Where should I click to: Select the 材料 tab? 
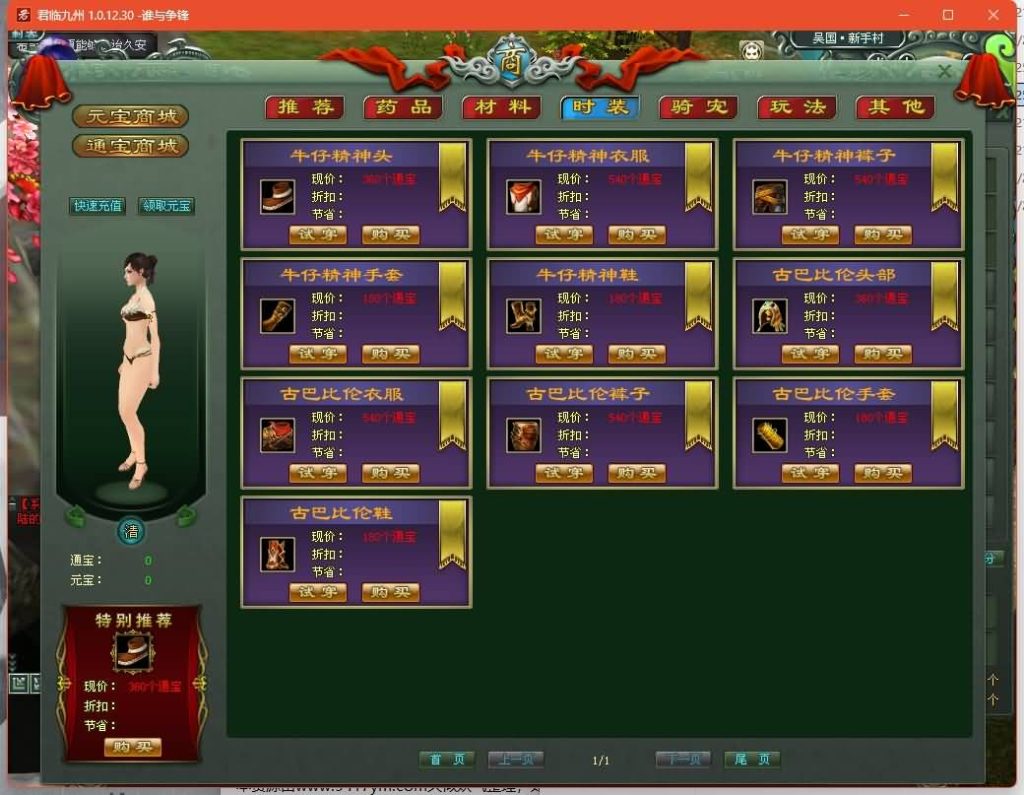pyautogui.click(x=501, y=108)
